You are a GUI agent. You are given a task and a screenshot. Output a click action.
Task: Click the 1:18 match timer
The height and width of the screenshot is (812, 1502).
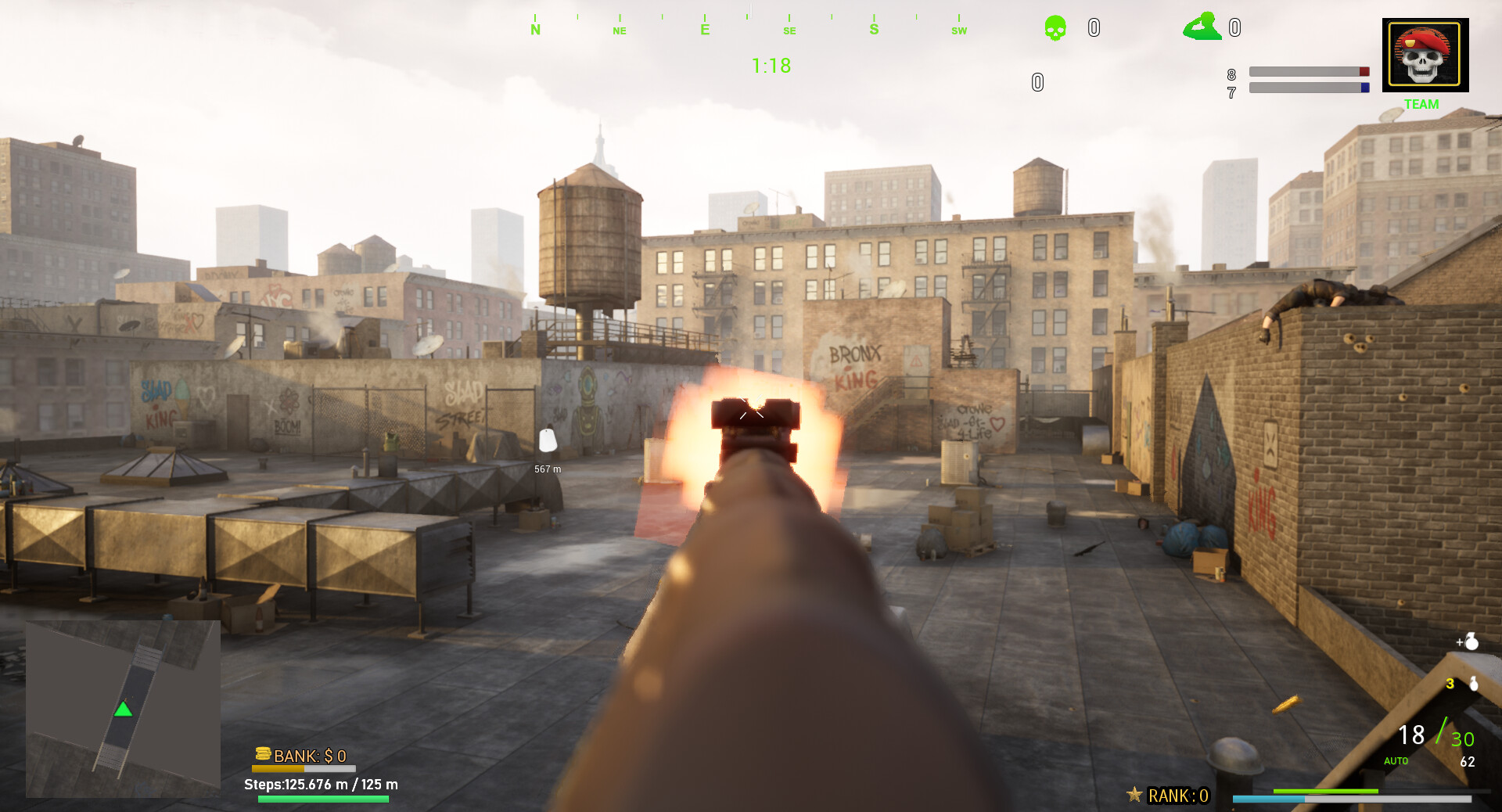[771, 66]
